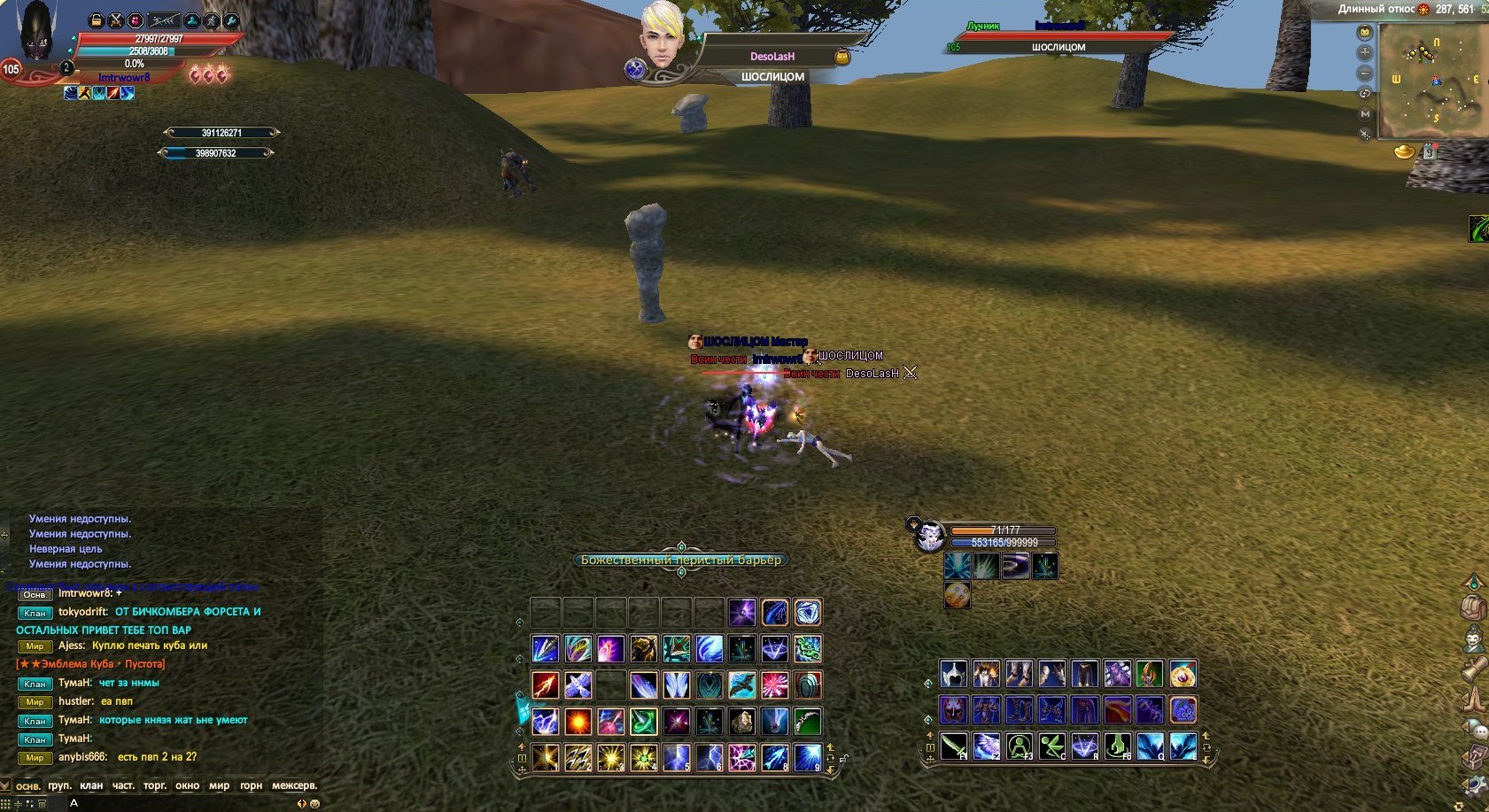
Task: Use the rock item slot
Action: pos(742,722)
